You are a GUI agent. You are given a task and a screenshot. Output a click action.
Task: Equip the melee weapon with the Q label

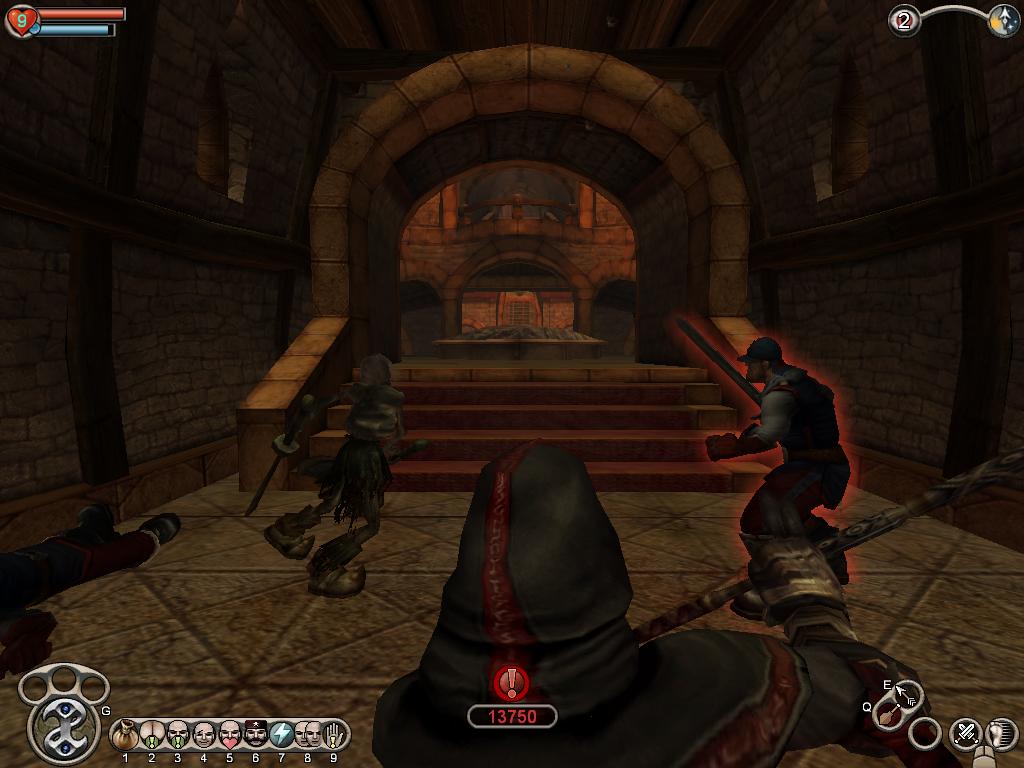[x=886, y=714]
